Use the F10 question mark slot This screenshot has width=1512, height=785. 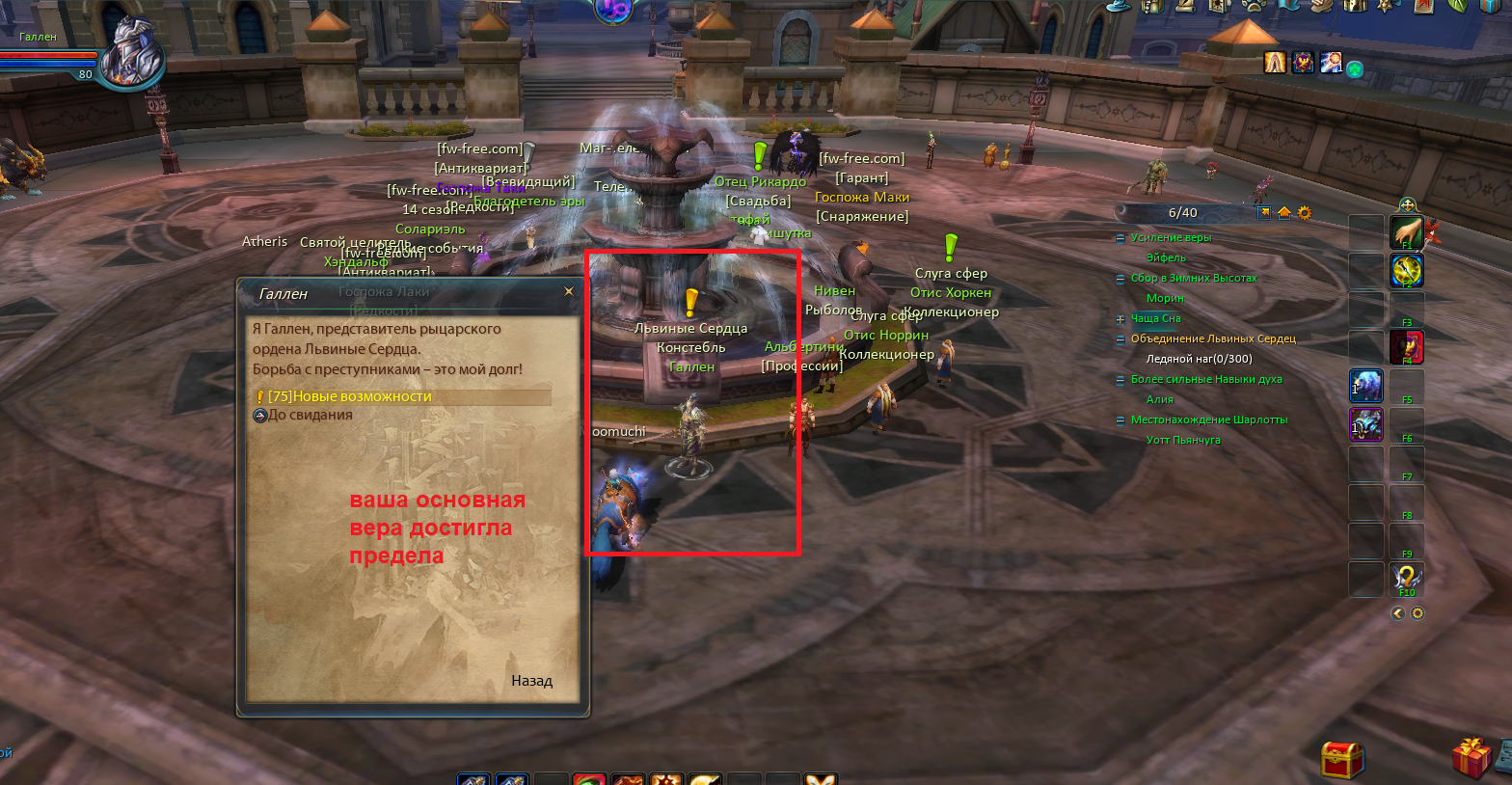point(1407,578)
